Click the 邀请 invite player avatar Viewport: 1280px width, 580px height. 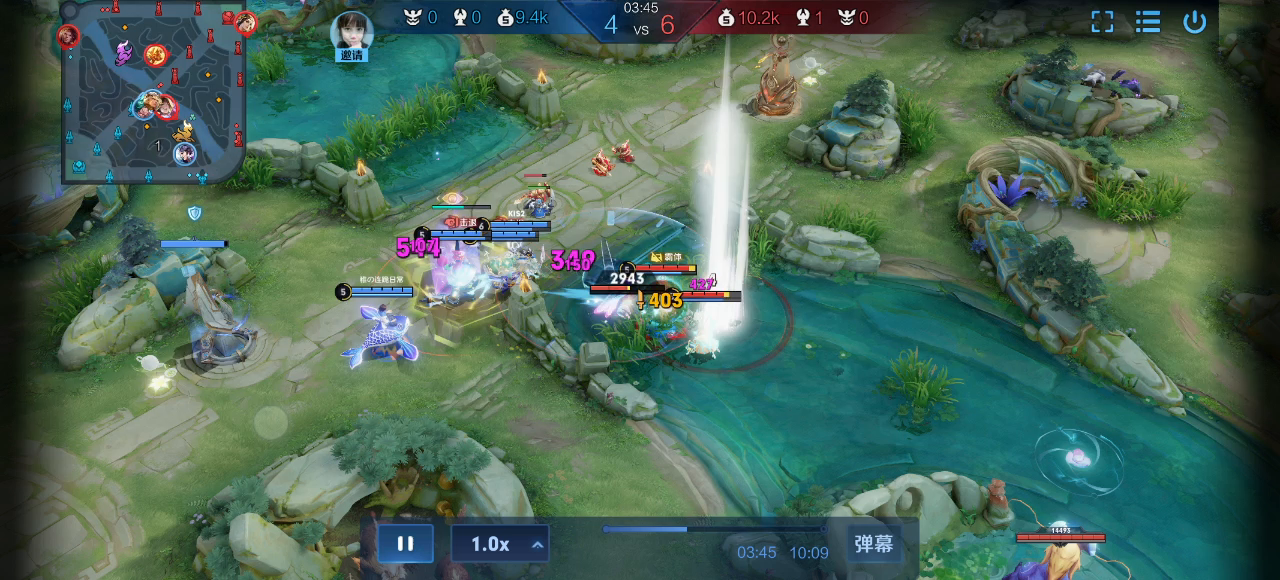click(351, 32)
